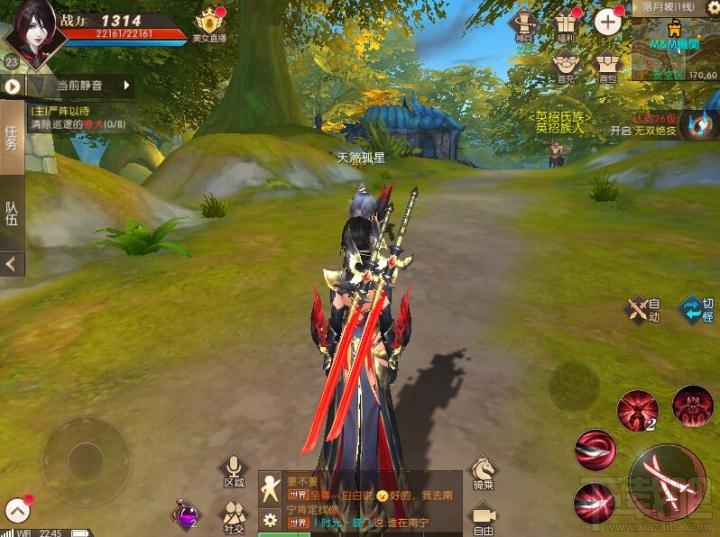
Task: Click the 当前静音 voice play button
Action: 12,86
